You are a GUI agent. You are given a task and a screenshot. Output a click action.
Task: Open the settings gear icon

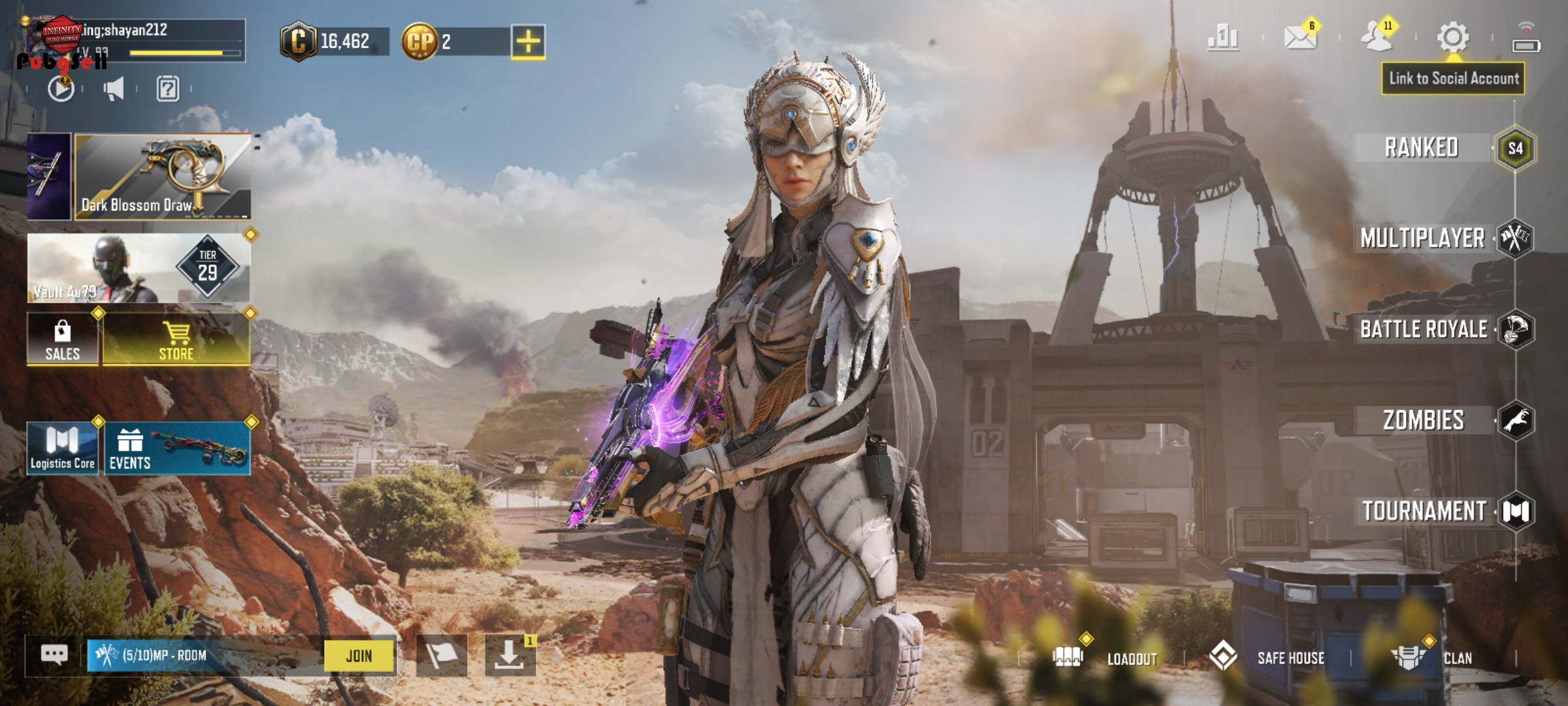(x=1453, y=37)
